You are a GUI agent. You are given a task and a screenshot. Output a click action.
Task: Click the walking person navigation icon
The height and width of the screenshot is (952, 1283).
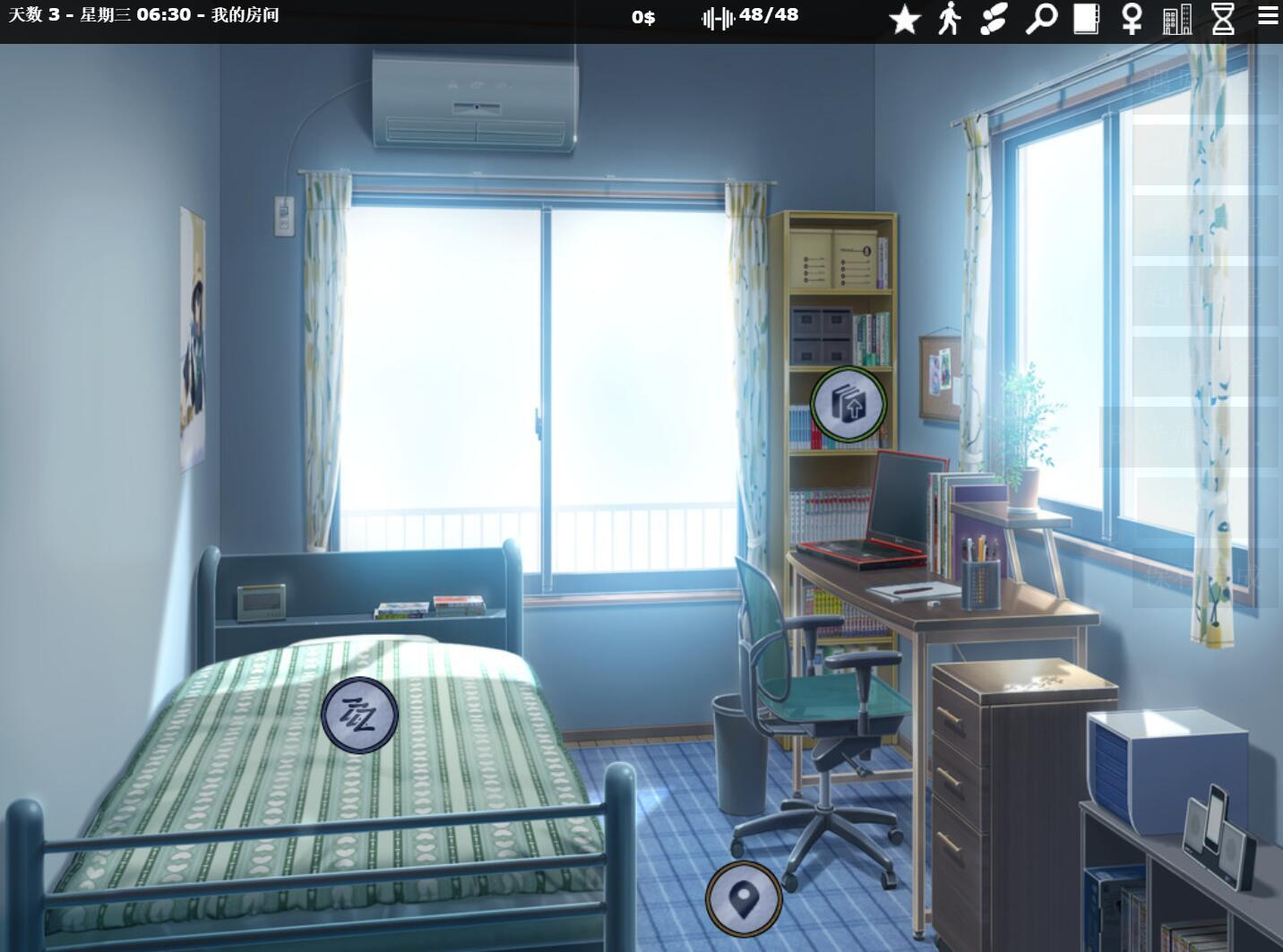point(950,18)
